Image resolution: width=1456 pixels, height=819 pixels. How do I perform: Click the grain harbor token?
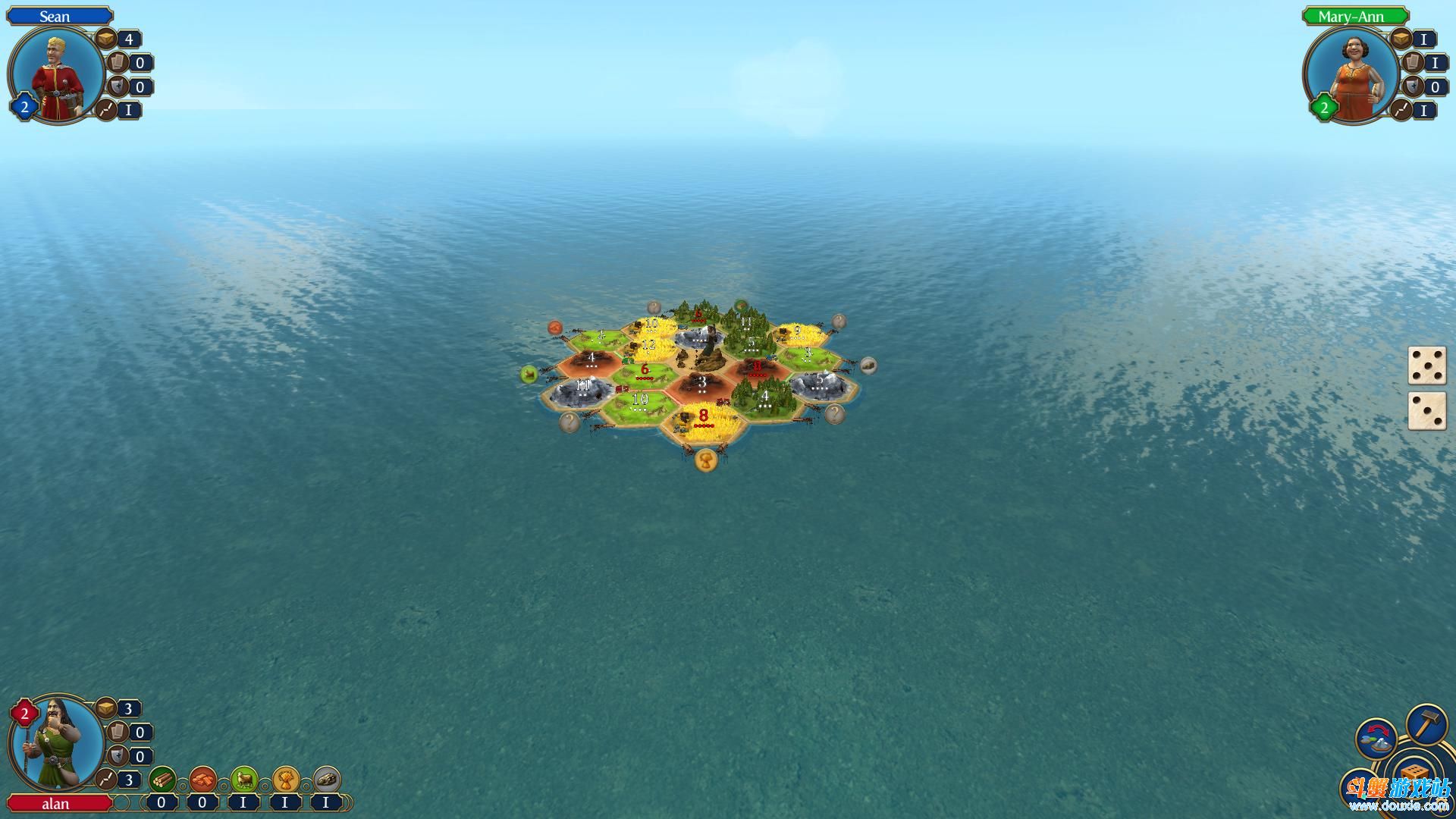(706, 460)
